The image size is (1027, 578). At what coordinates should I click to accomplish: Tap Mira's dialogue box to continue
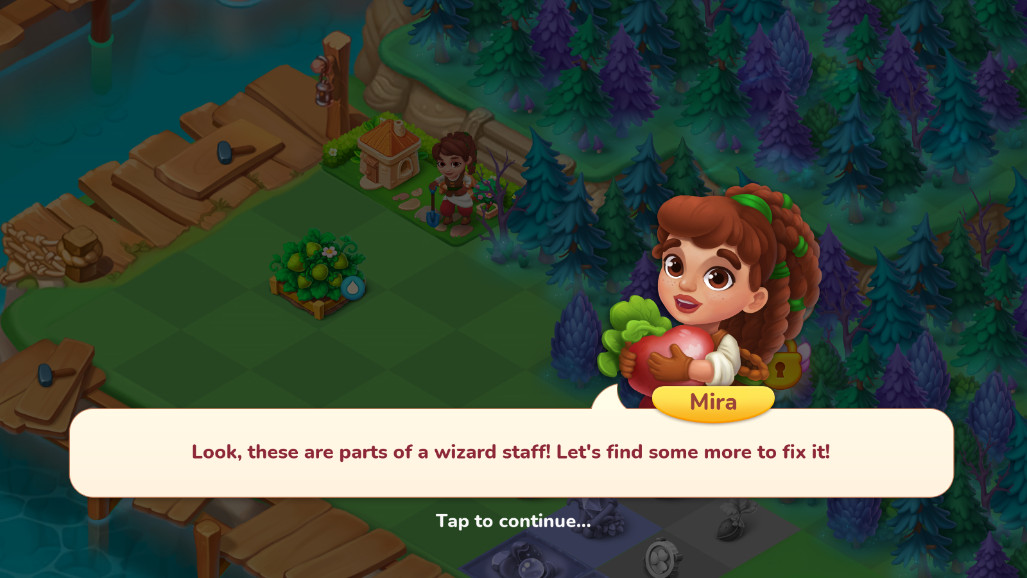(510, 452)
